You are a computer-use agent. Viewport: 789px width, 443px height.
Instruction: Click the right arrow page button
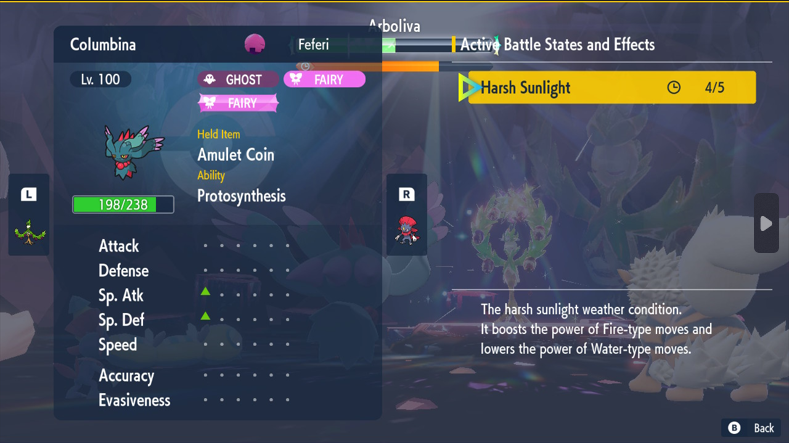pos(766,223)
